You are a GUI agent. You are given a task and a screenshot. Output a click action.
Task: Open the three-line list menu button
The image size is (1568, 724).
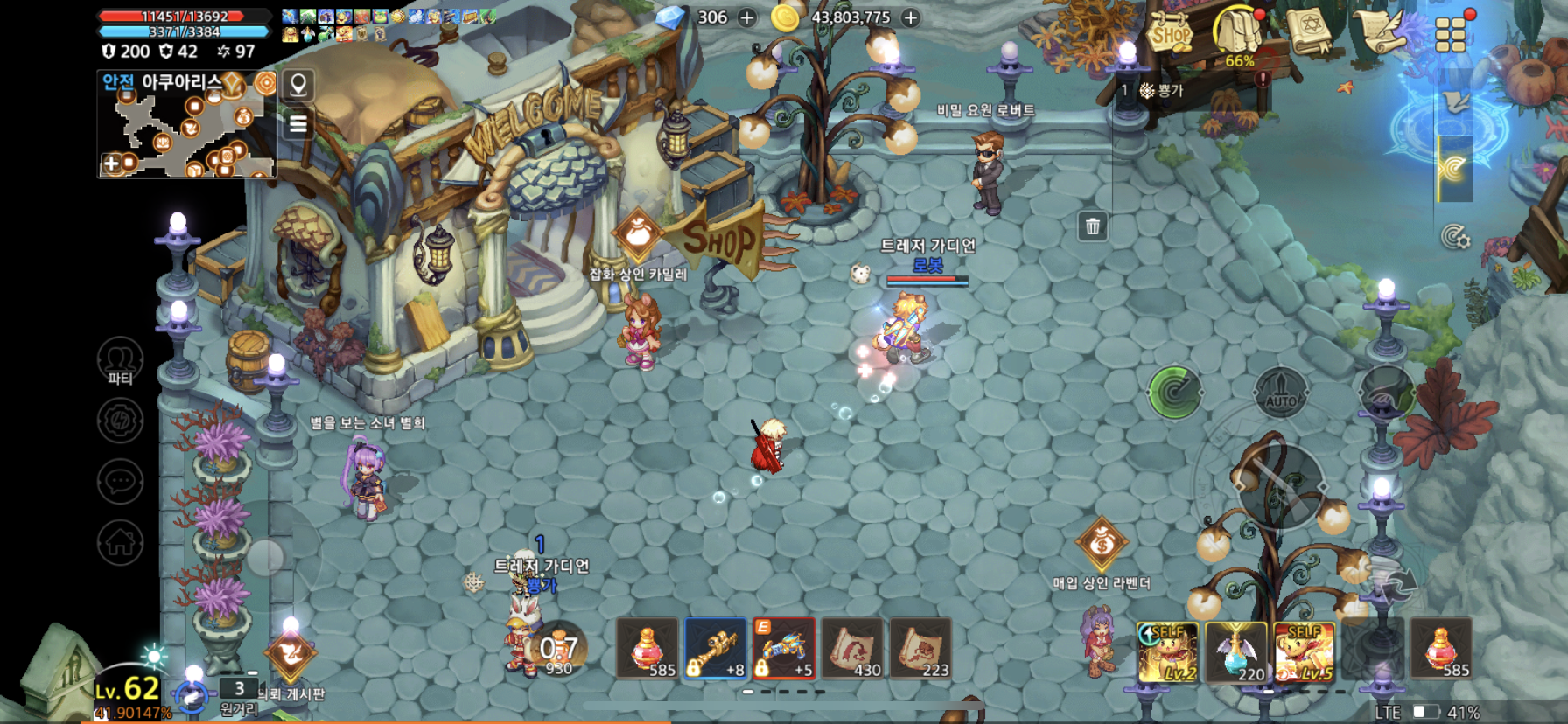[298, 124]
